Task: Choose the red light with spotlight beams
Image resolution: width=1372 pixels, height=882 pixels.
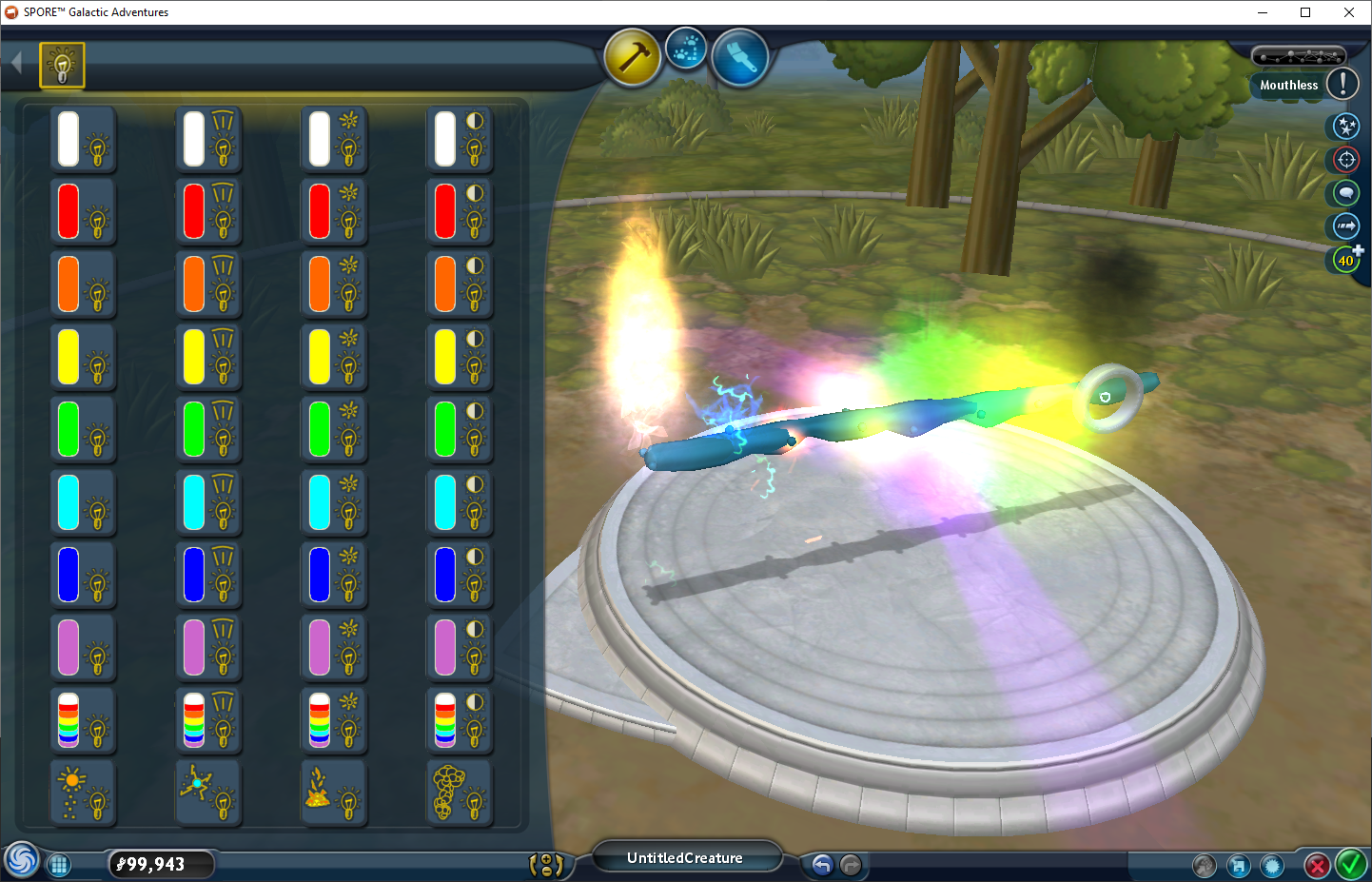Action: 208,212
